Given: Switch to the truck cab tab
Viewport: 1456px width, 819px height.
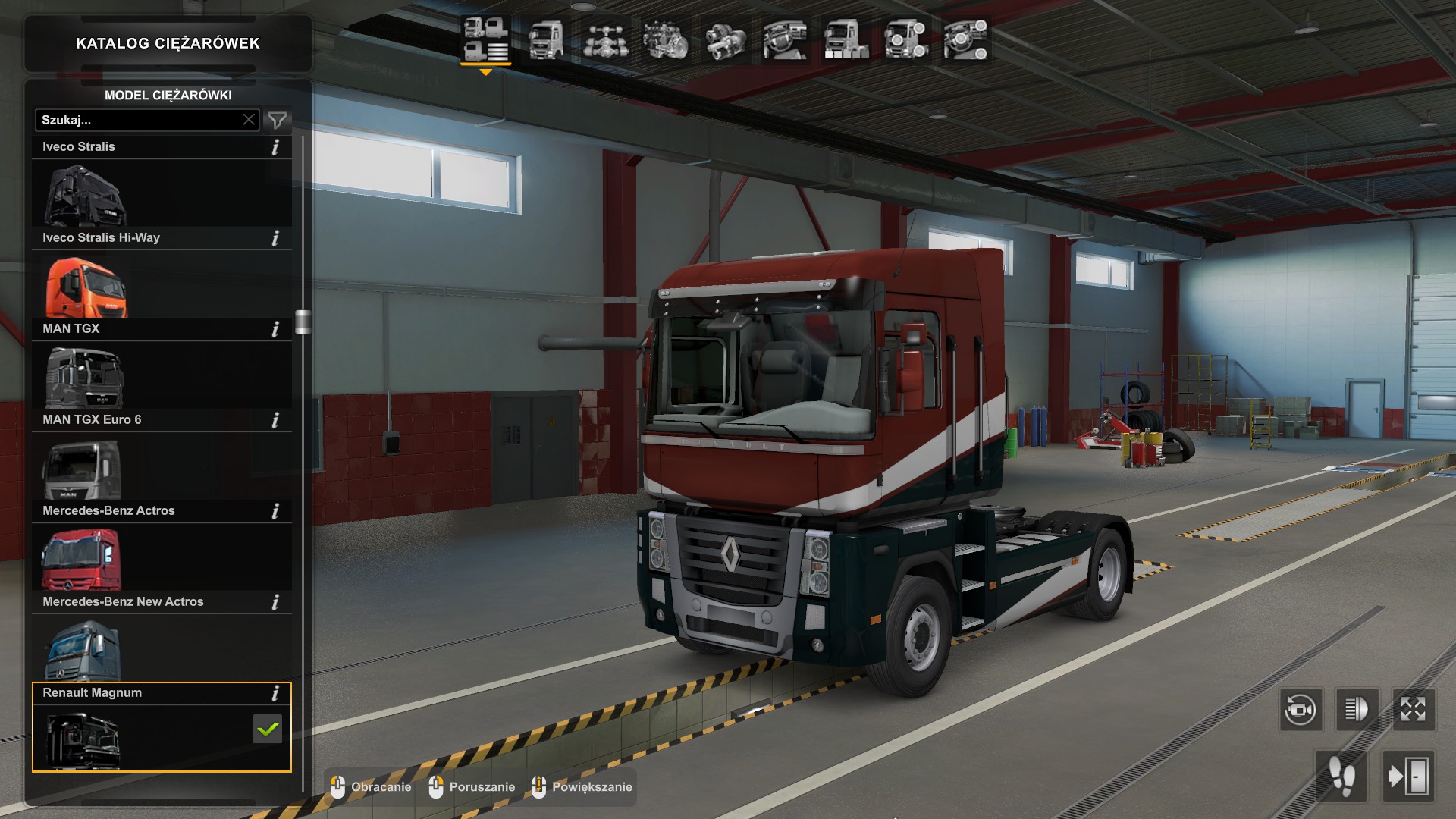Looking at the screenshot, I should click(546, 39).
